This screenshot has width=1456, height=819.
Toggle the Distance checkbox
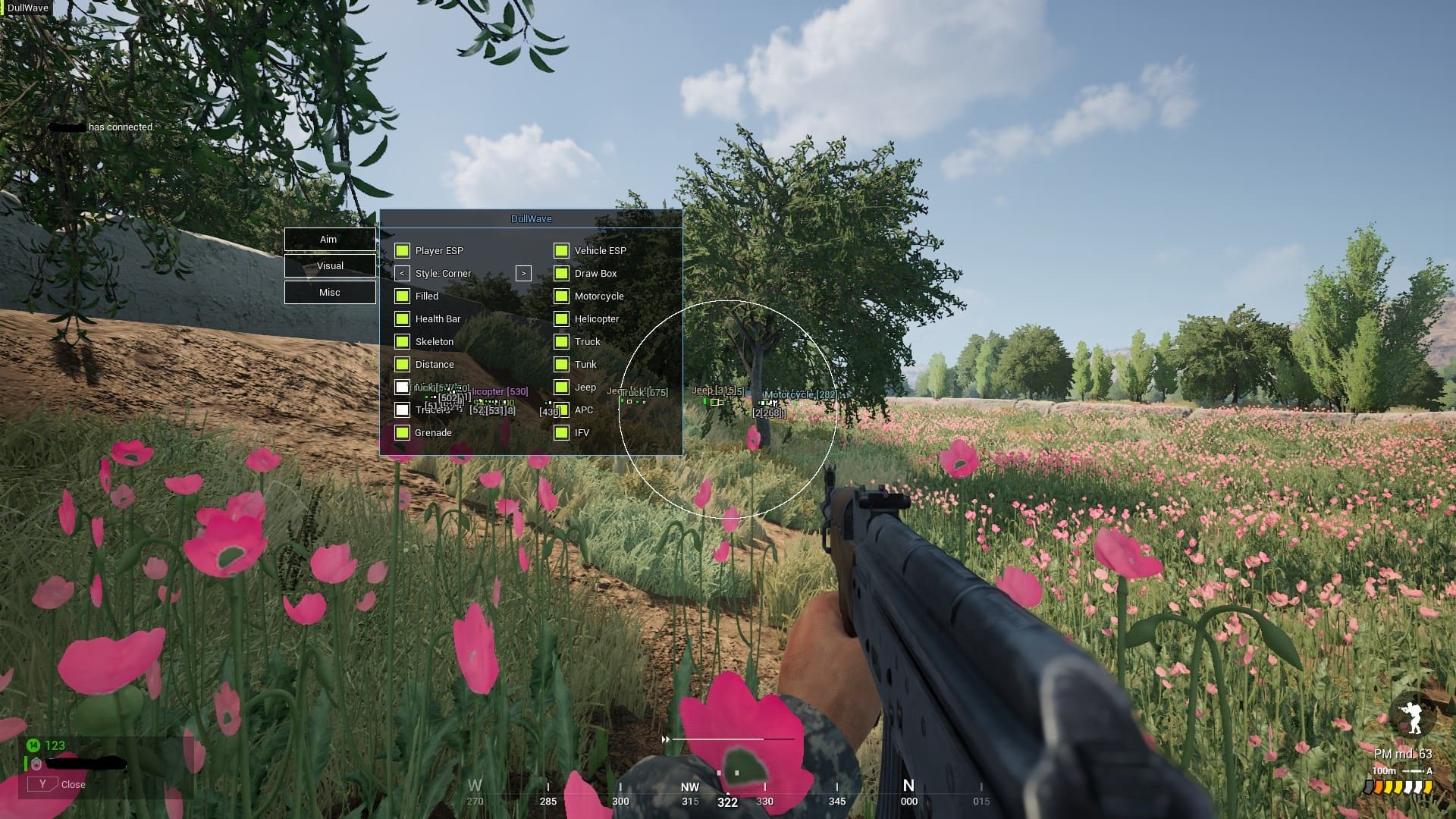[x=402, y=365]
